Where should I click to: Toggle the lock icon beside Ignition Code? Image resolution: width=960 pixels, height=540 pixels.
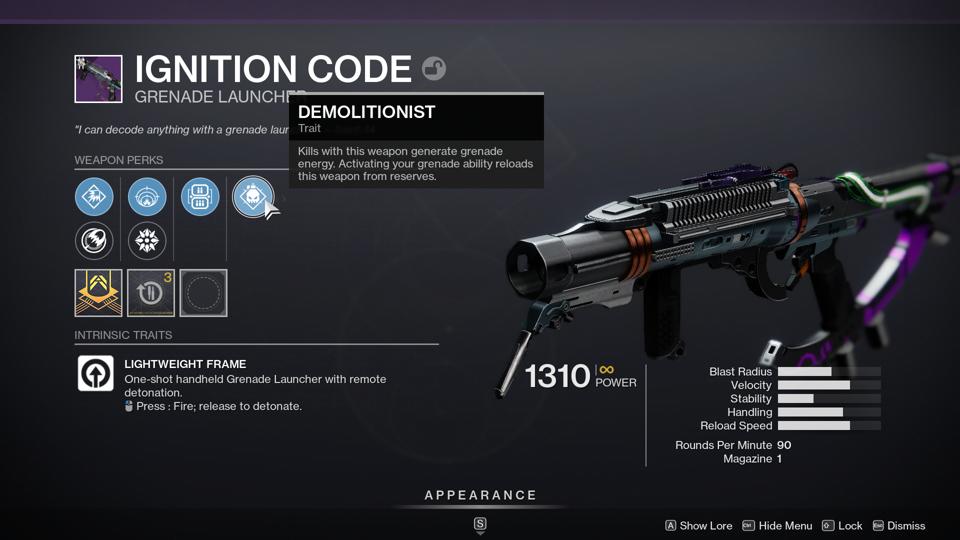(434, 68)
